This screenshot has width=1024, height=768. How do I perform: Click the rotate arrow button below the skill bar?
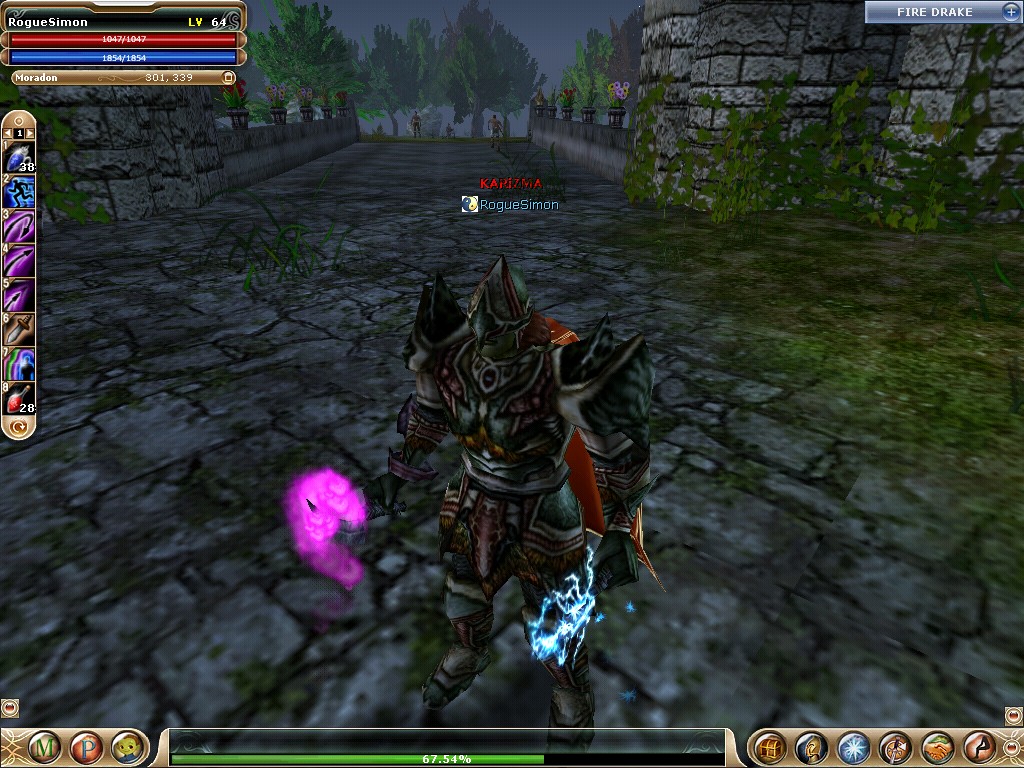click(x=19, y=427)
